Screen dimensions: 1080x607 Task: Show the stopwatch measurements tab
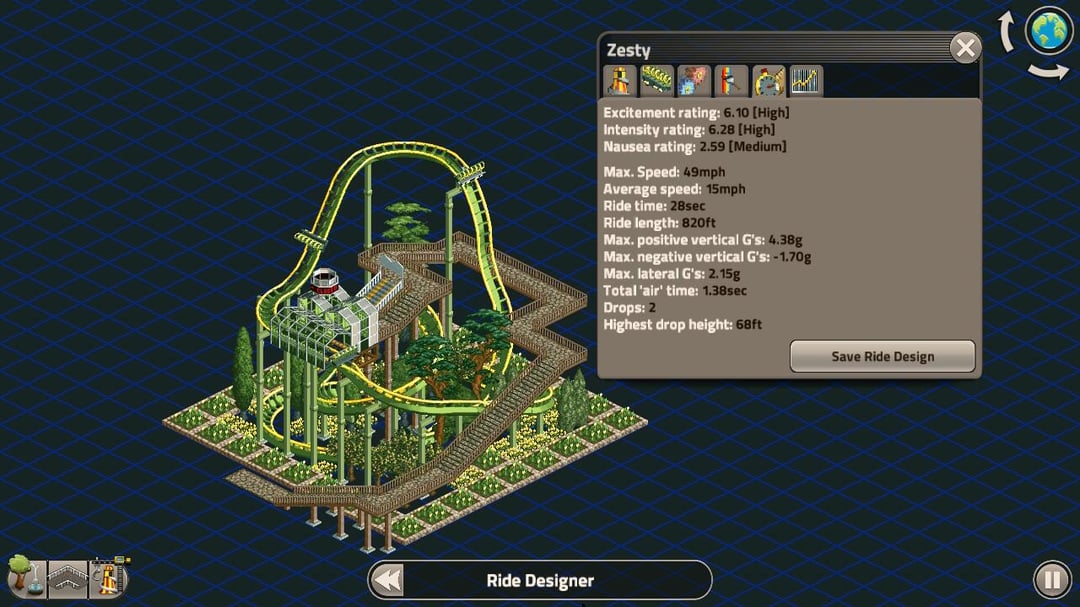coord(768,81)
